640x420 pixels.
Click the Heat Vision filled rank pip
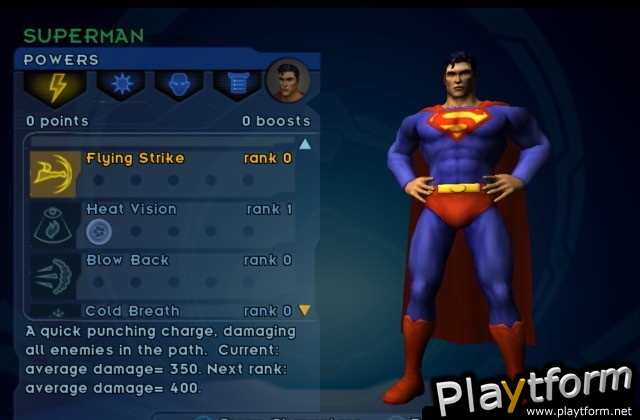tap(98, 232)
